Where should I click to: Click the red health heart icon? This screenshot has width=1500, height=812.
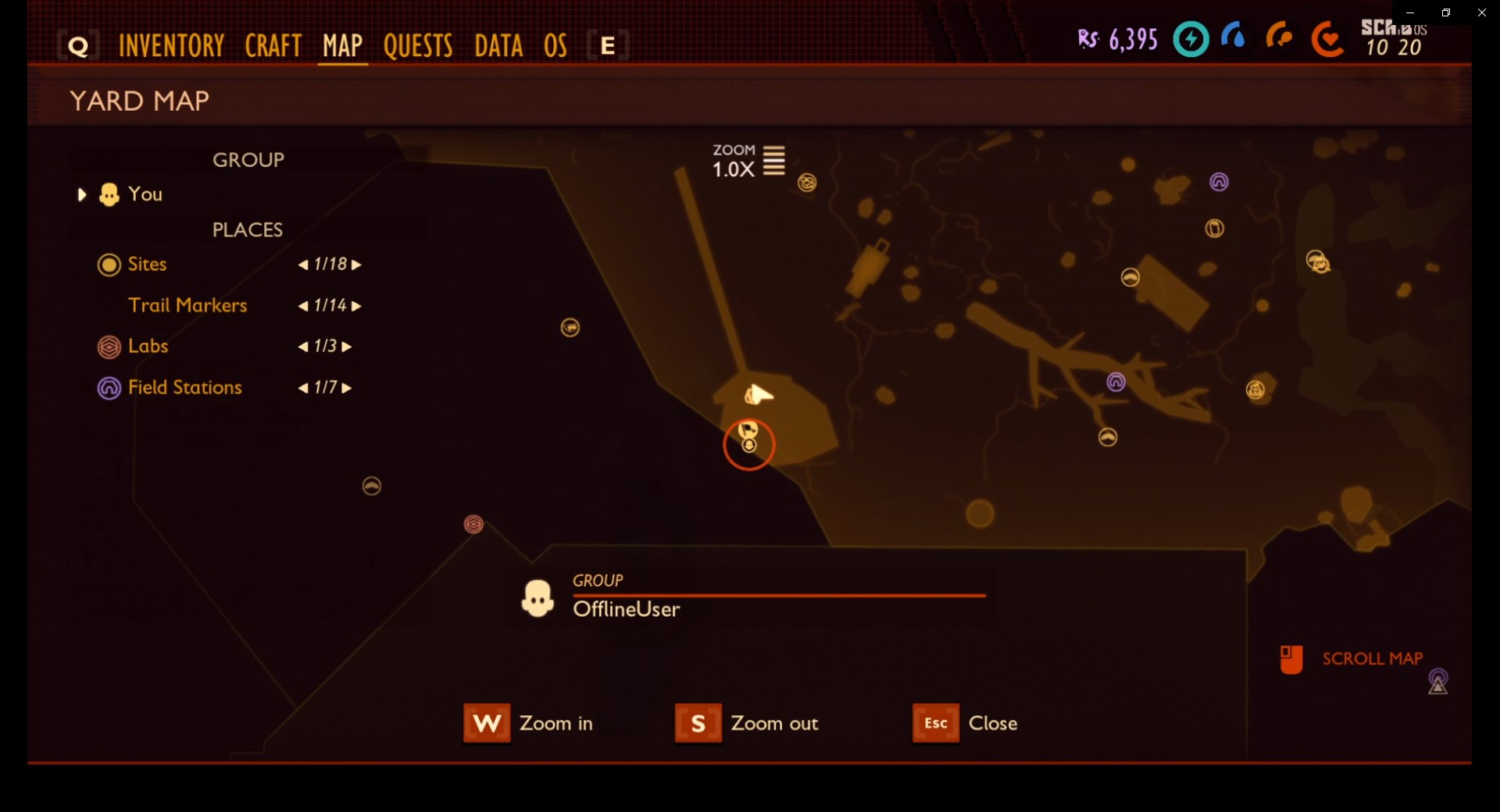tap(1327, 40)
